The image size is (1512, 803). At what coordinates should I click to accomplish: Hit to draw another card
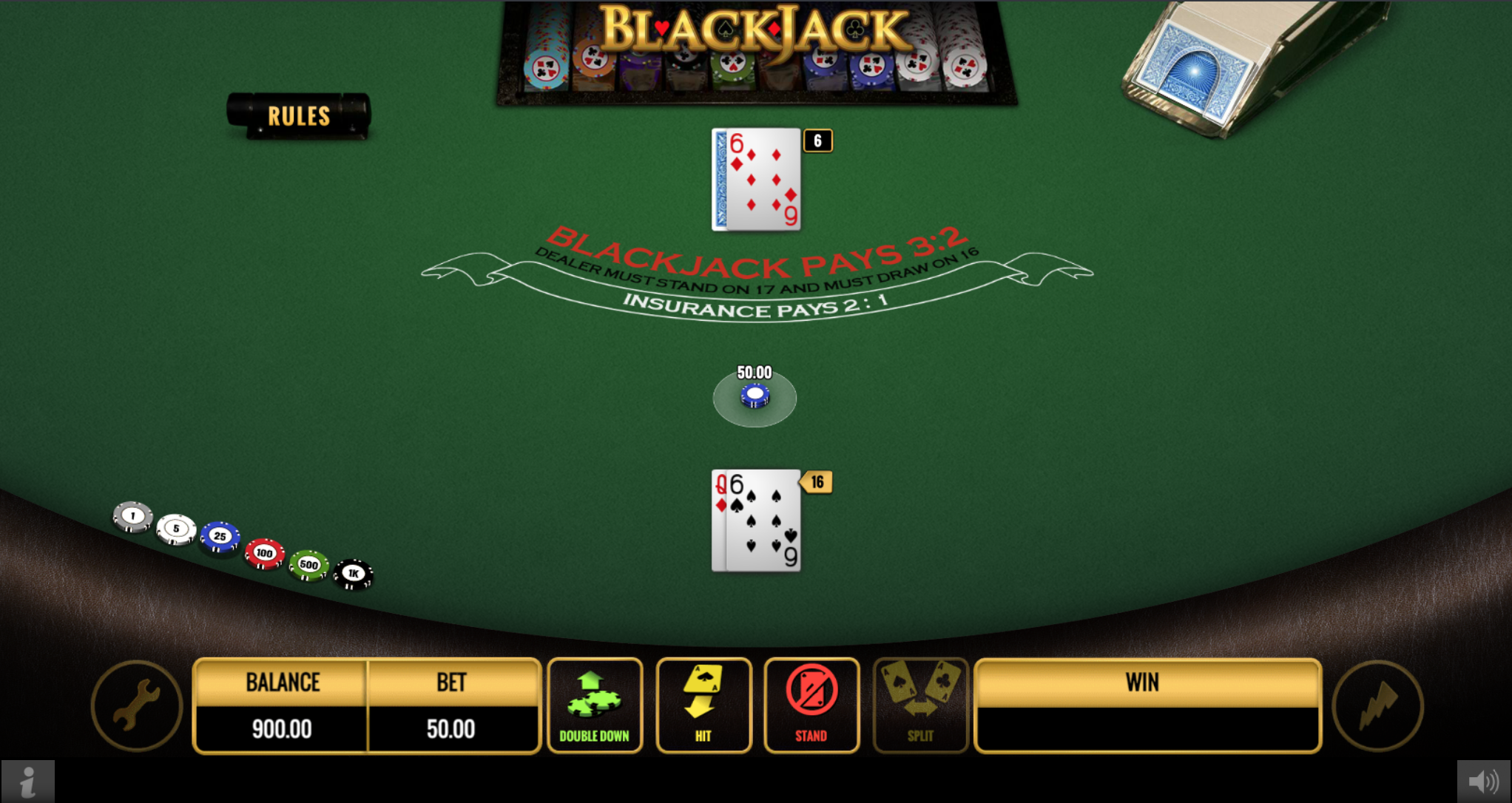(x=703, y=705)
